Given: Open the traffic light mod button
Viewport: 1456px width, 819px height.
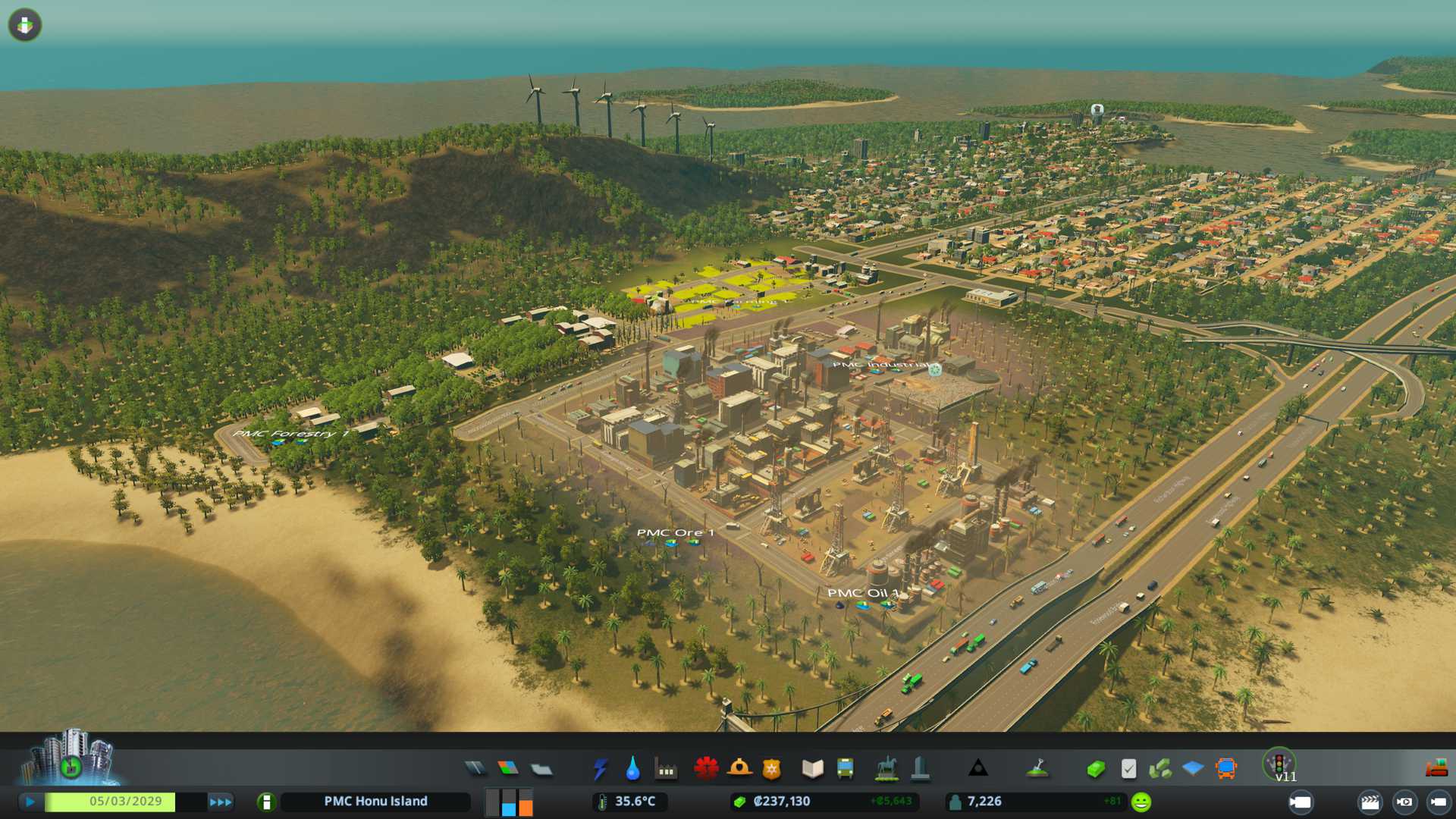Looking at the screenshot, I should click(1279, 763).
